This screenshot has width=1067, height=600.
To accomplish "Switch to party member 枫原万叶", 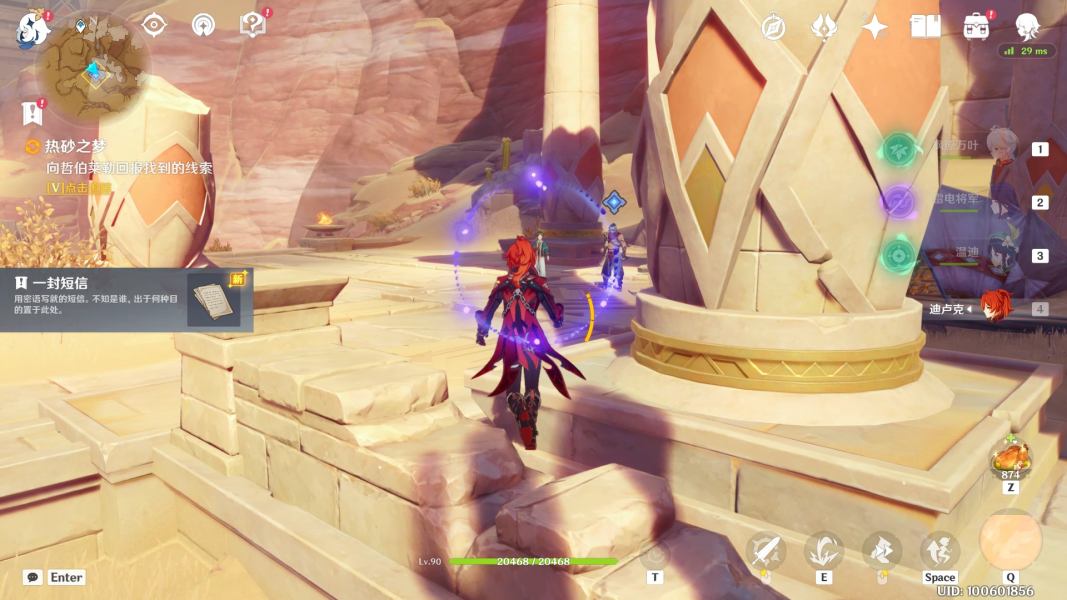I will (x=1000, y=148).
